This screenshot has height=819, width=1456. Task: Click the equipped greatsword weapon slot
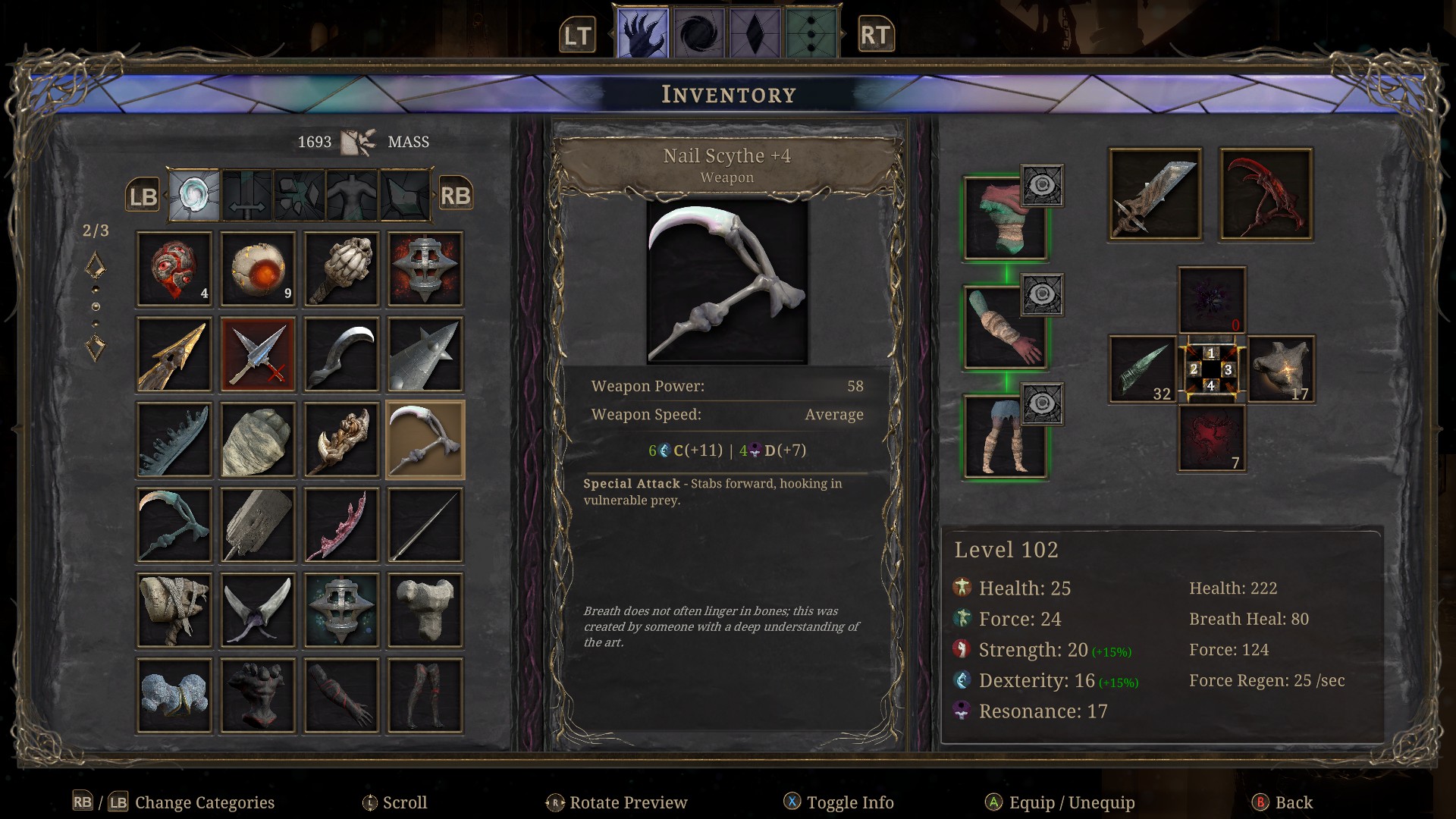[x=1155, y=195]
